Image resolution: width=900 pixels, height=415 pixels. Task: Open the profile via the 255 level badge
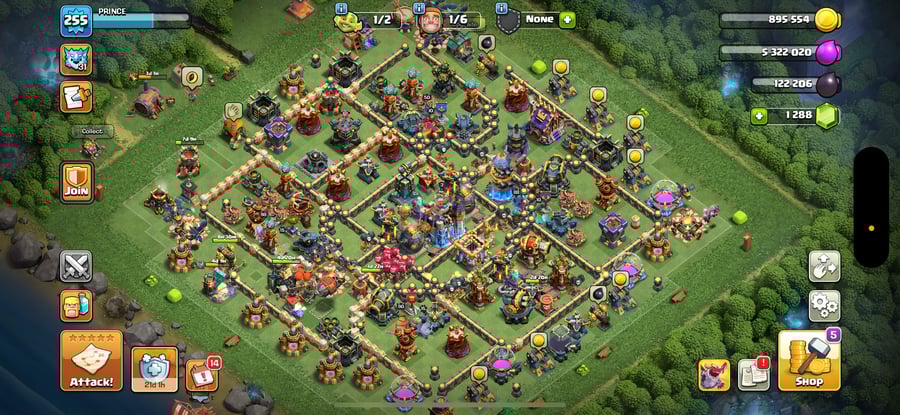click(x=76, y=20)
